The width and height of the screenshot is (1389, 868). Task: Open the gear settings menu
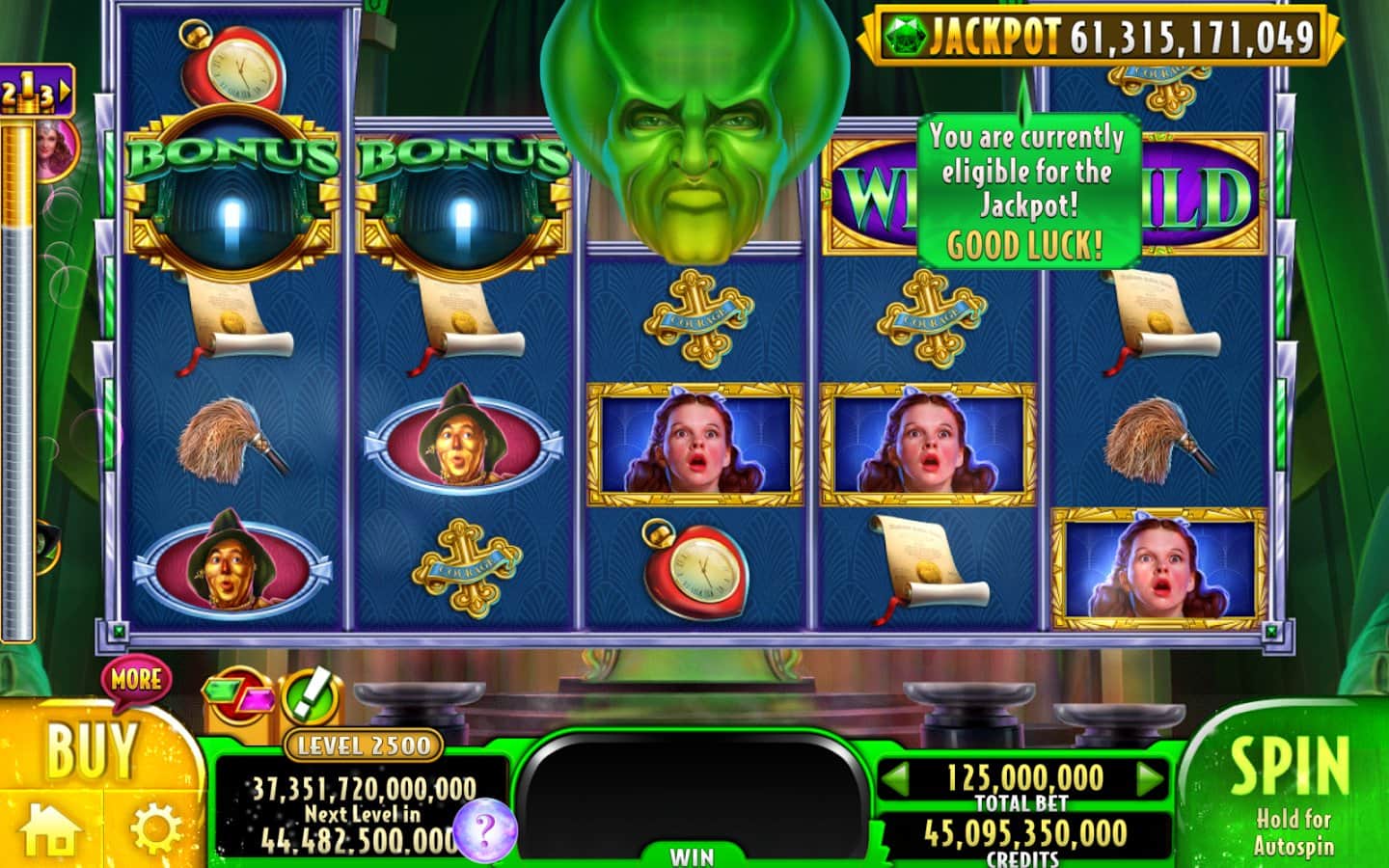(155, 829)
